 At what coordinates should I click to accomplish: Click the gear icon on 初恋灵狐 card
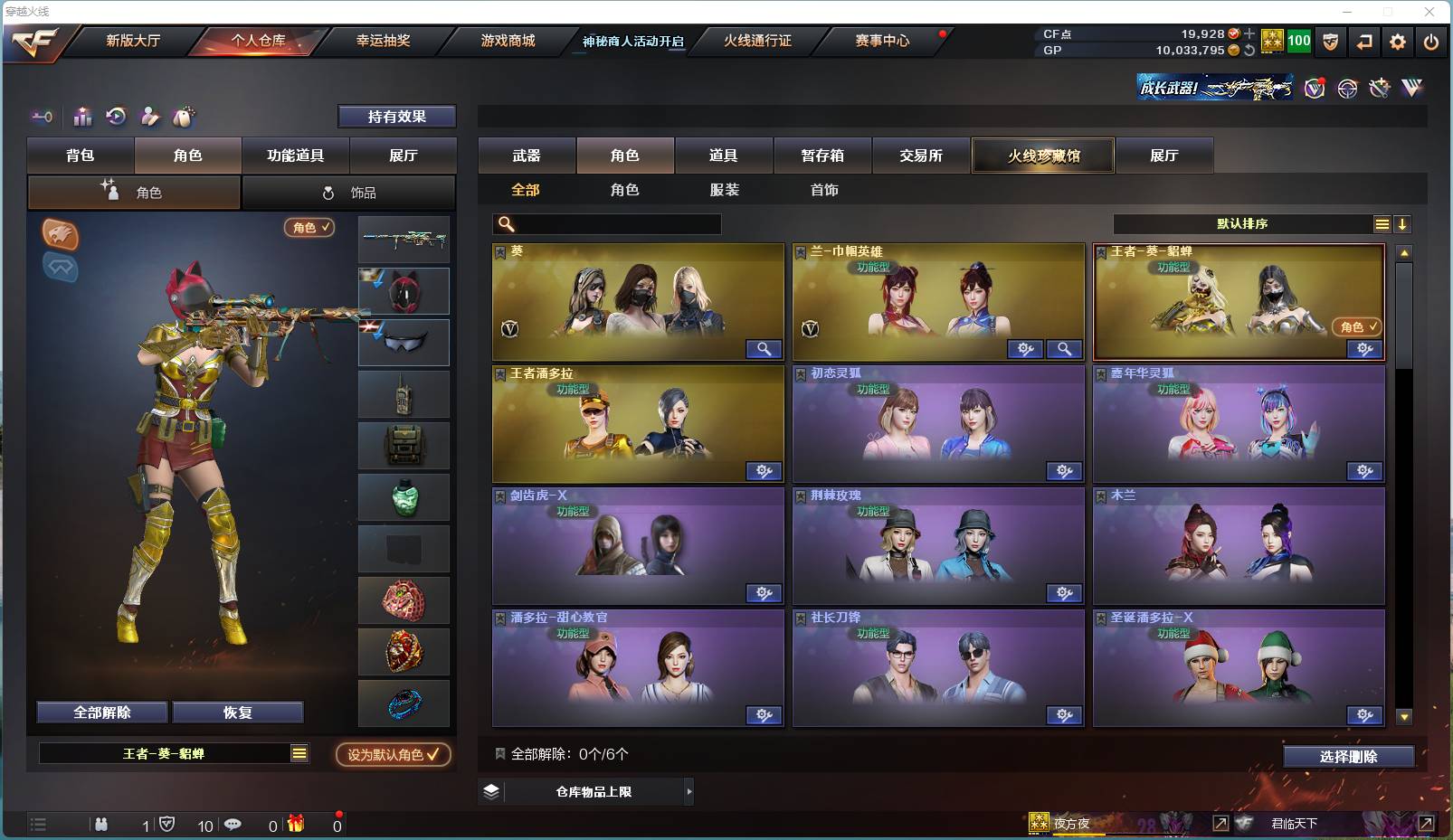[1065, 471]
